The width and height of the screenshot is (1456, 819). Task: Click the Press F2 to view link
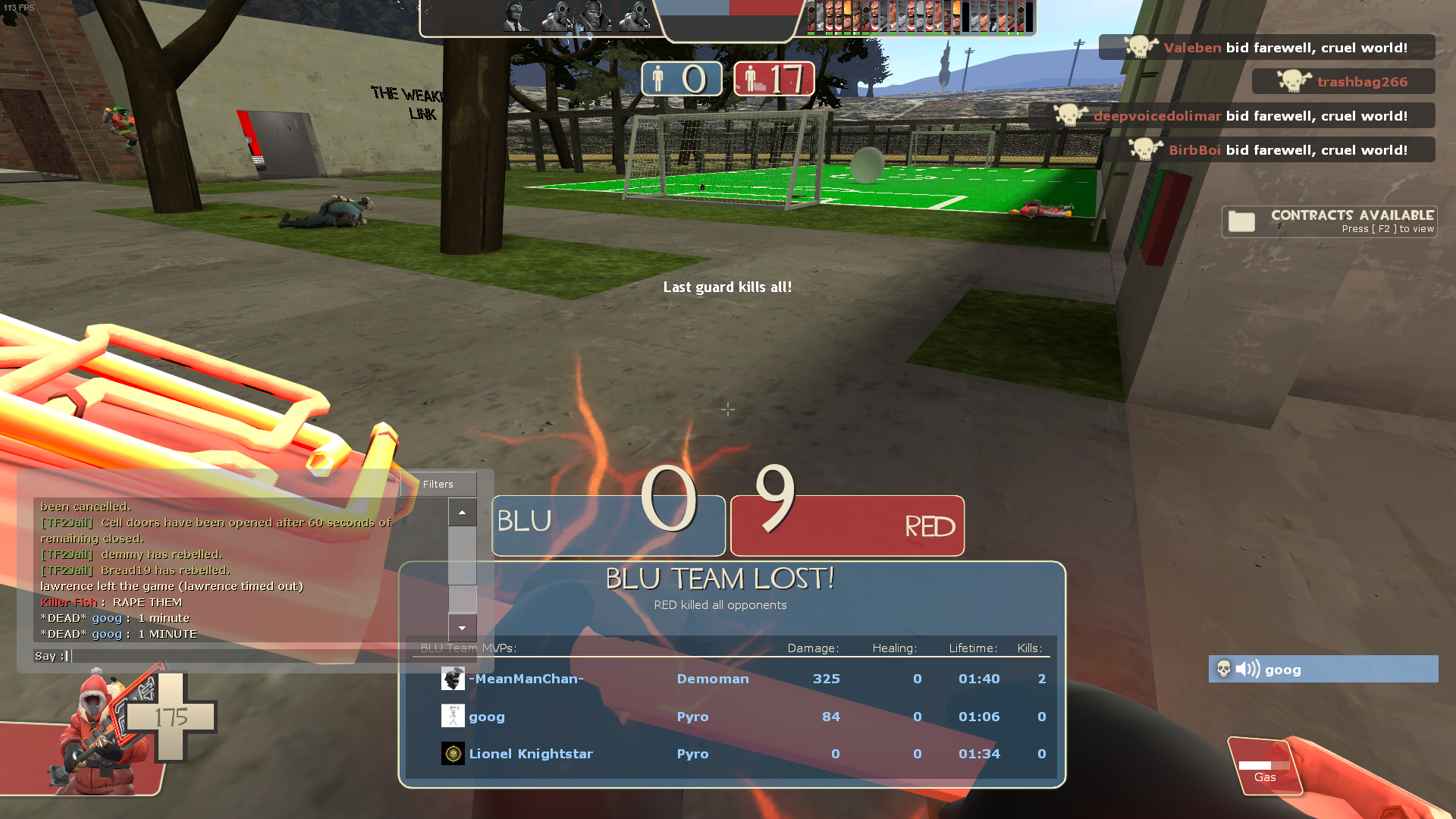pyautogui.click(x=1389, y=228)
